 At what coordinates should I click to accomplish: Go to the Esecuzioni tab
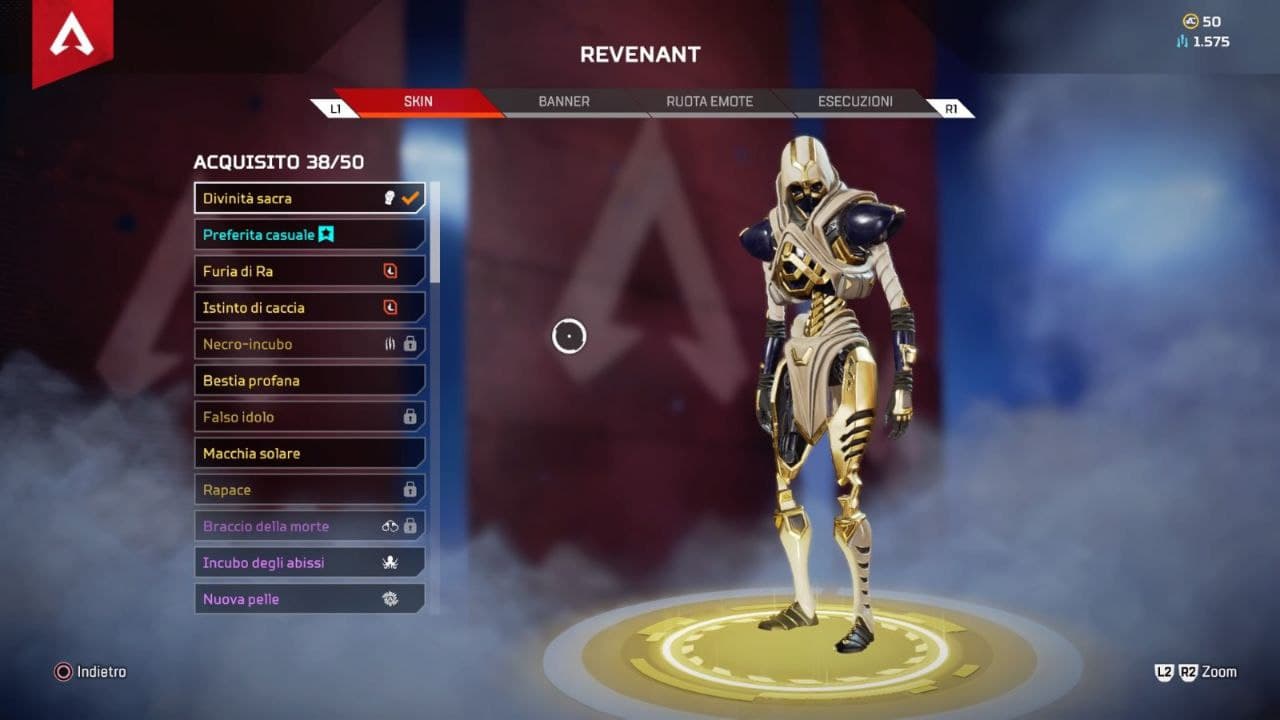click(855, 102)
